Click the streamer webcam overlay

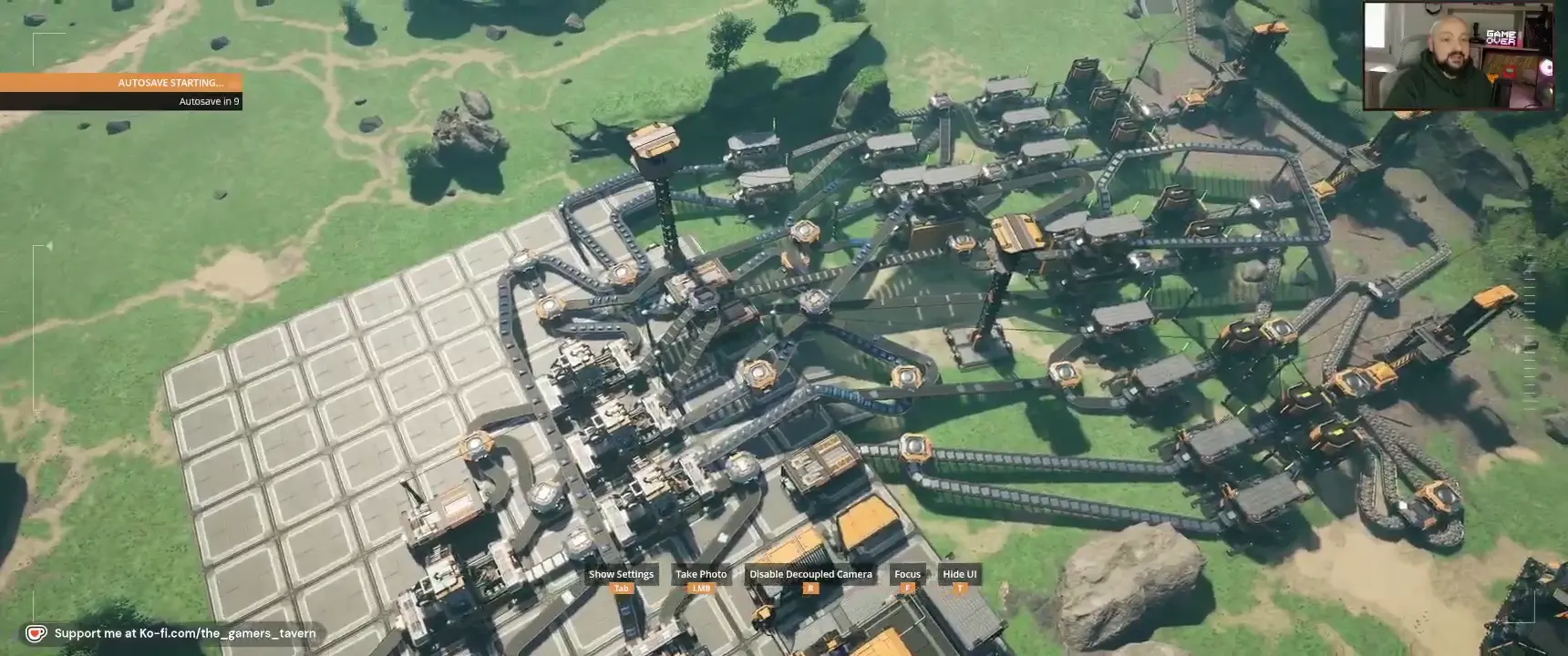[x=1458, y=56]
